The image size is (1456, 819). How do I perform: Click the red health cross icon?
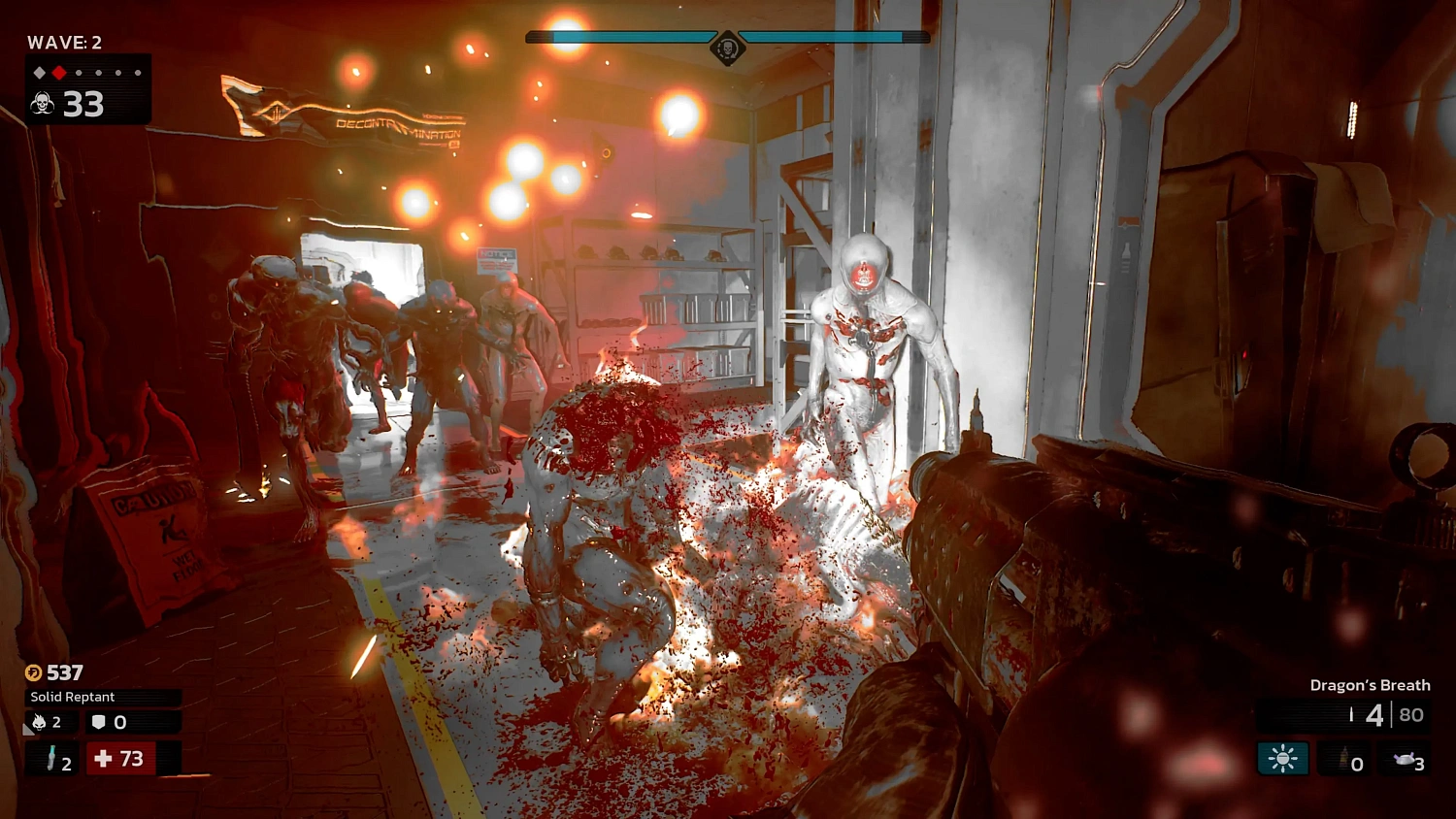[104, 758]
